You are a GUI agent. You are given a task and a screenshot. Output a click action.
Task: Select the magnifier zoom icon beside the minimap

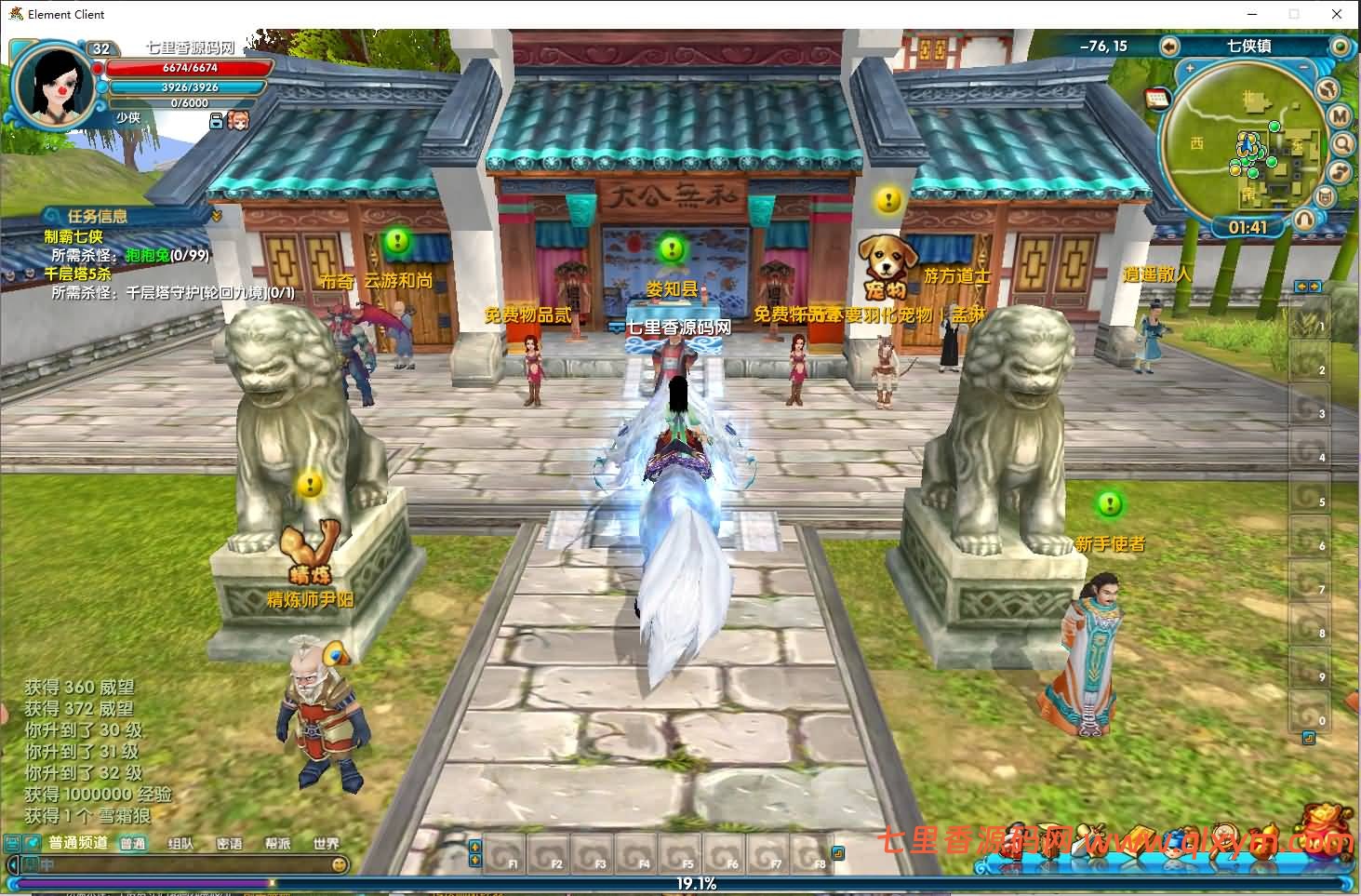coord(1341,142)
